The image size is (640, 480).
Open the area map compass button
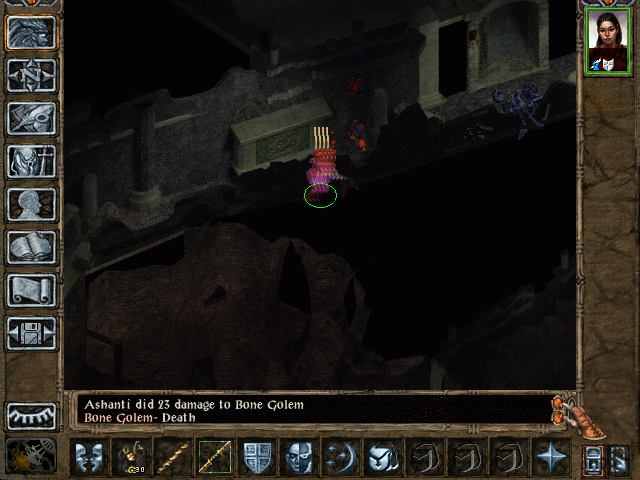pos(31,75)
